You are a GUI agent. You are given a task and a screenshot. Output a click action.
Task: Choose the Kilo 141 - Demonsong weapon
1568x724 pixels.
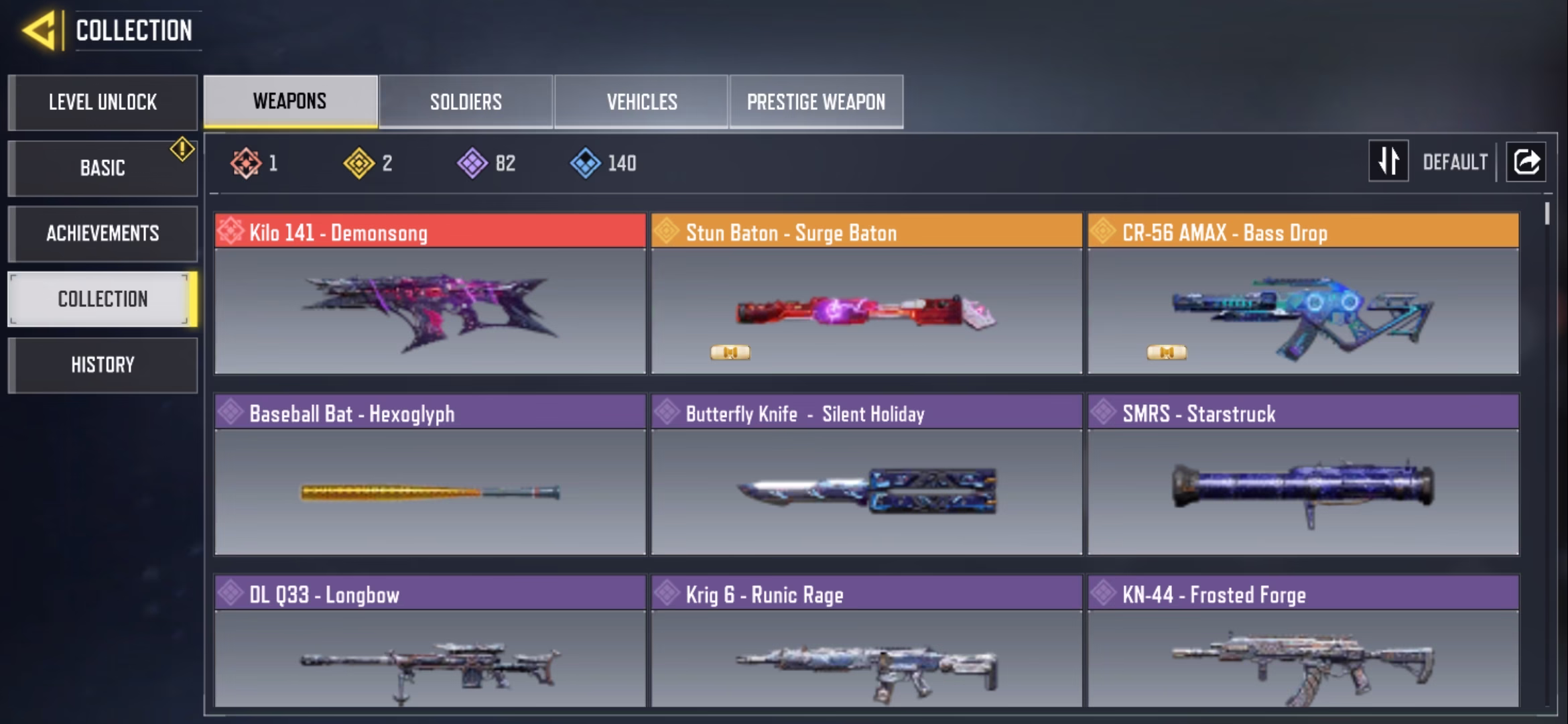pos(430,294)
